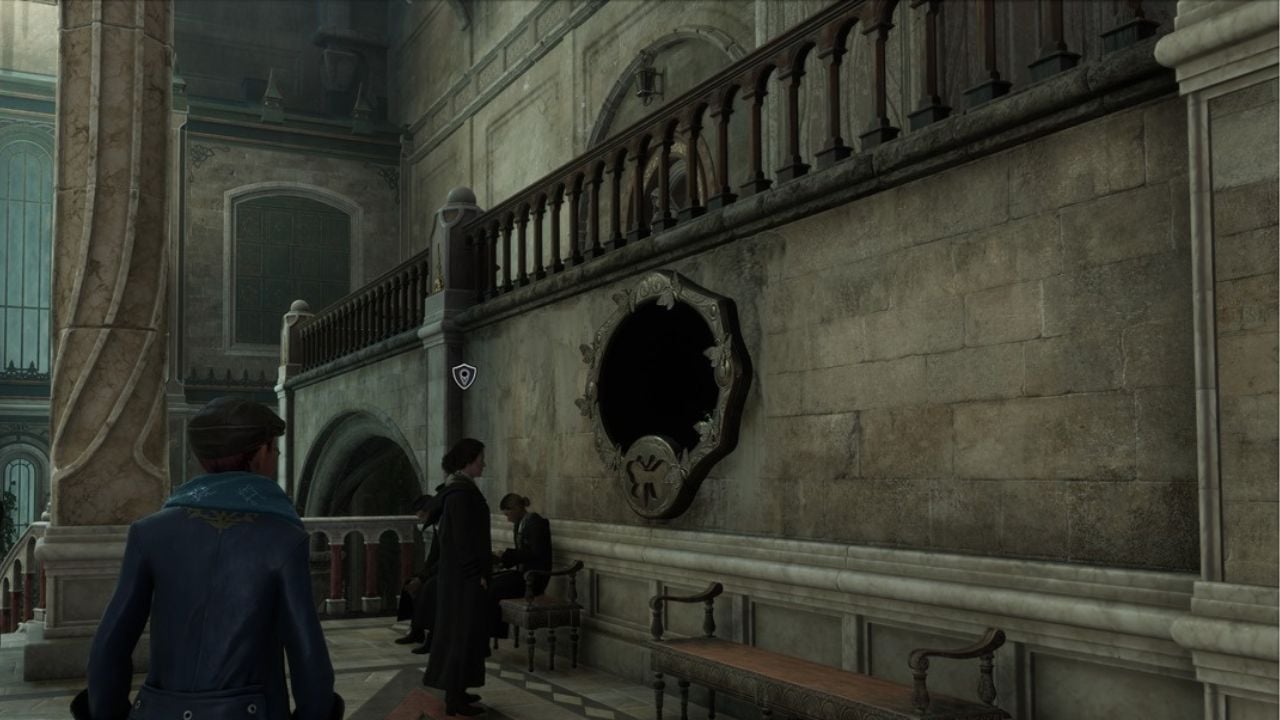Click the shield-shaped waypoint marker icon

point(464,376)
